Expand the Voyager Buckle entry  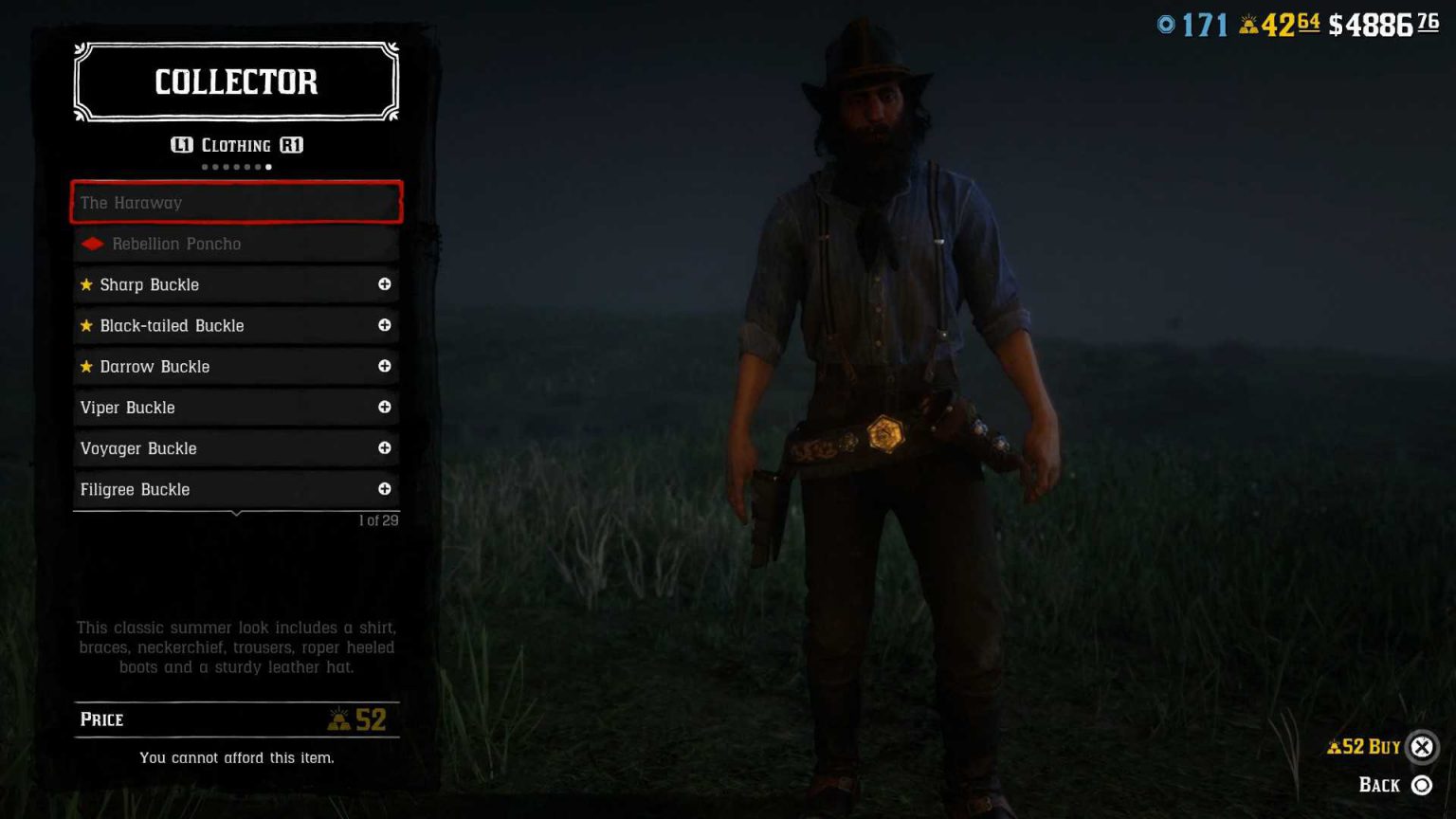pos(385,448)
